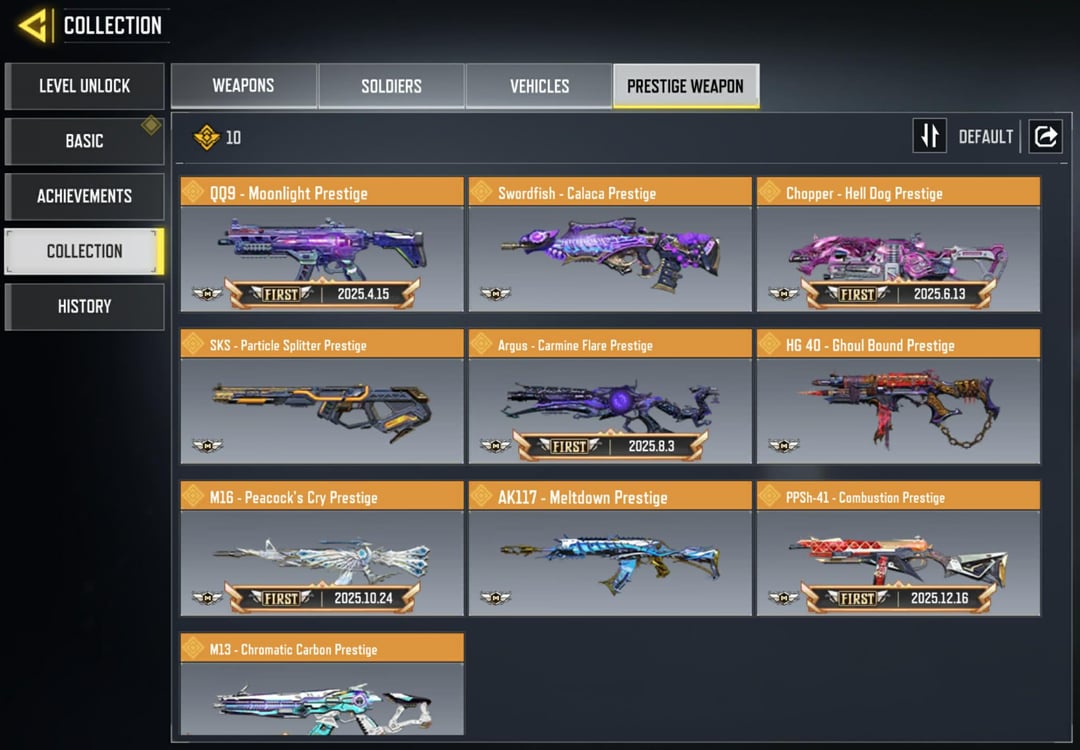Viewport: 1080px width, 750px height.
Task: Switch to the Weapons tab
Action: pyautogui.click(x=243, y=86)
